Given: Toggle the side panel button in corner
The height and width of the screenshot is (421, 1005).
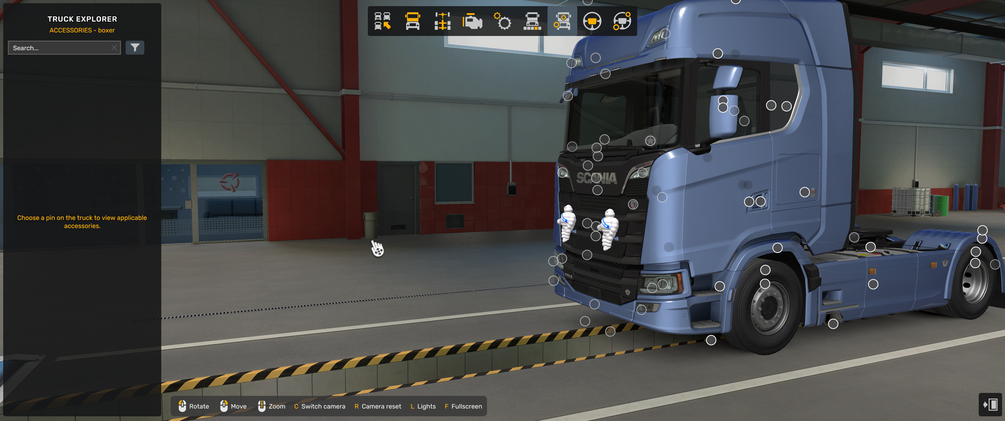Looking at the screenshot, I should 990,404.
